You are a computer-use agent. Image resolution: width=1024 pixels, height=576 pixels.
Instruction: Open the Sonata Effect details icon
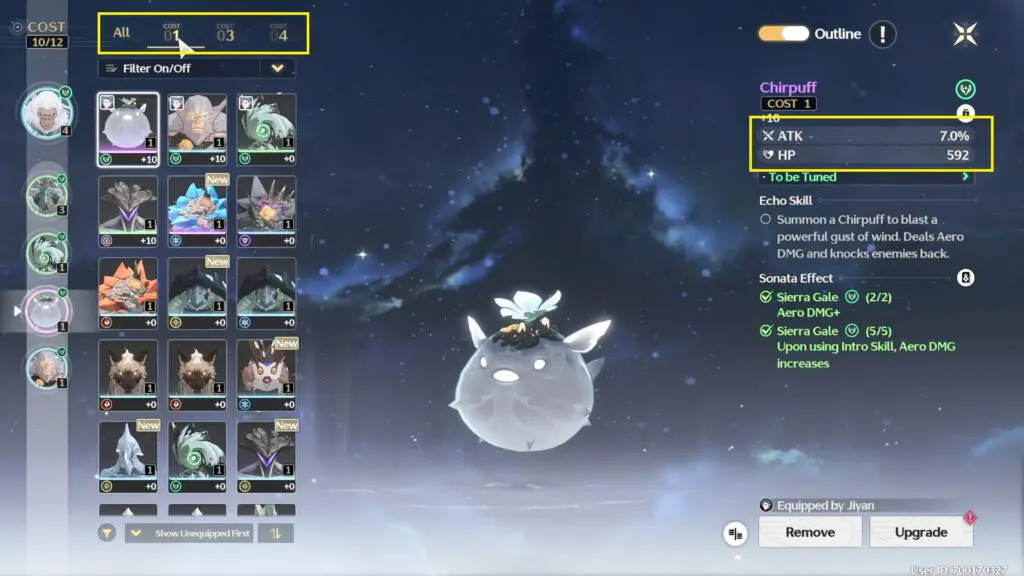[x=966, y=278]
